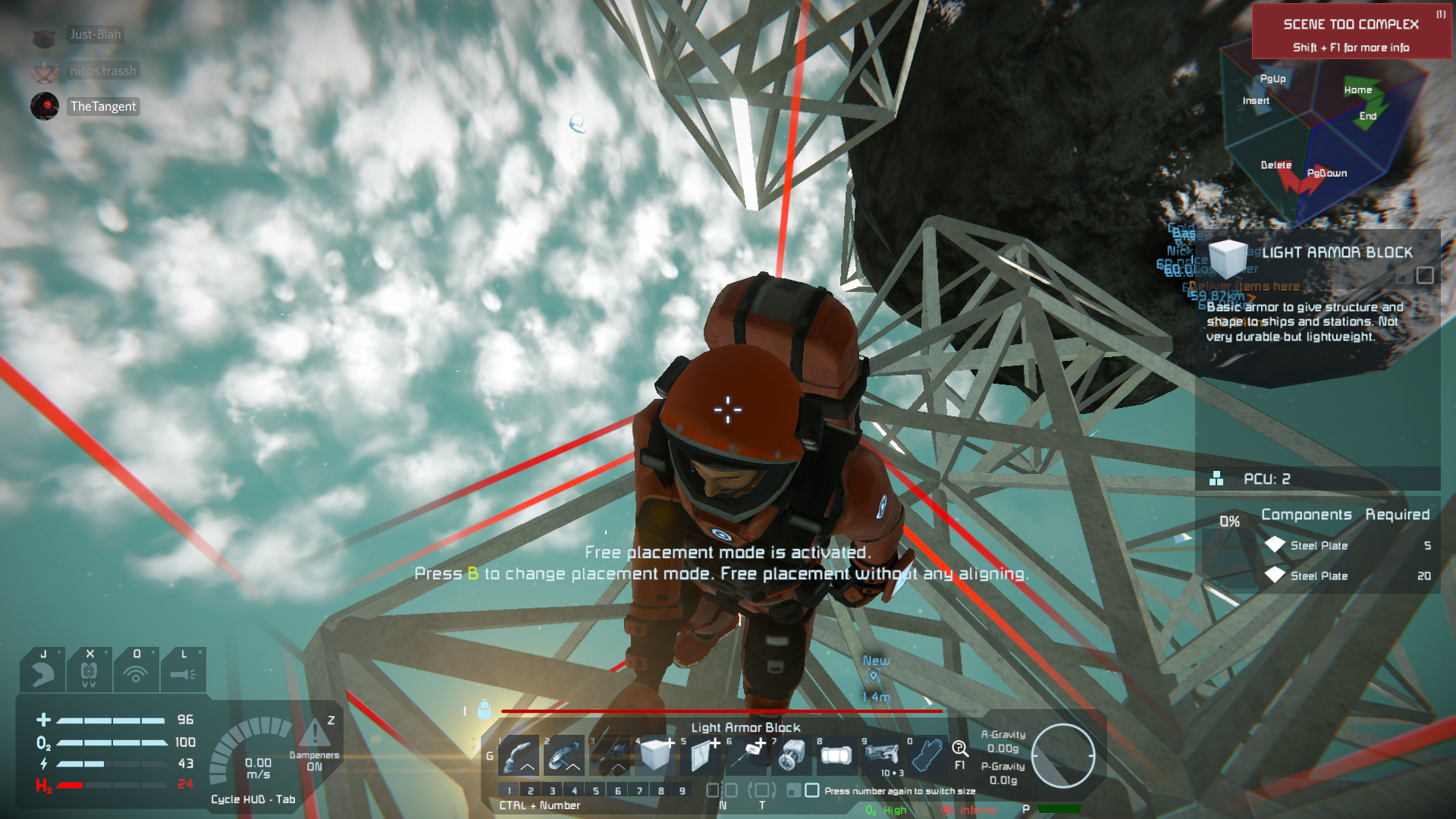Select the welder tool slot
The image size is (1456, 819).
519,755
